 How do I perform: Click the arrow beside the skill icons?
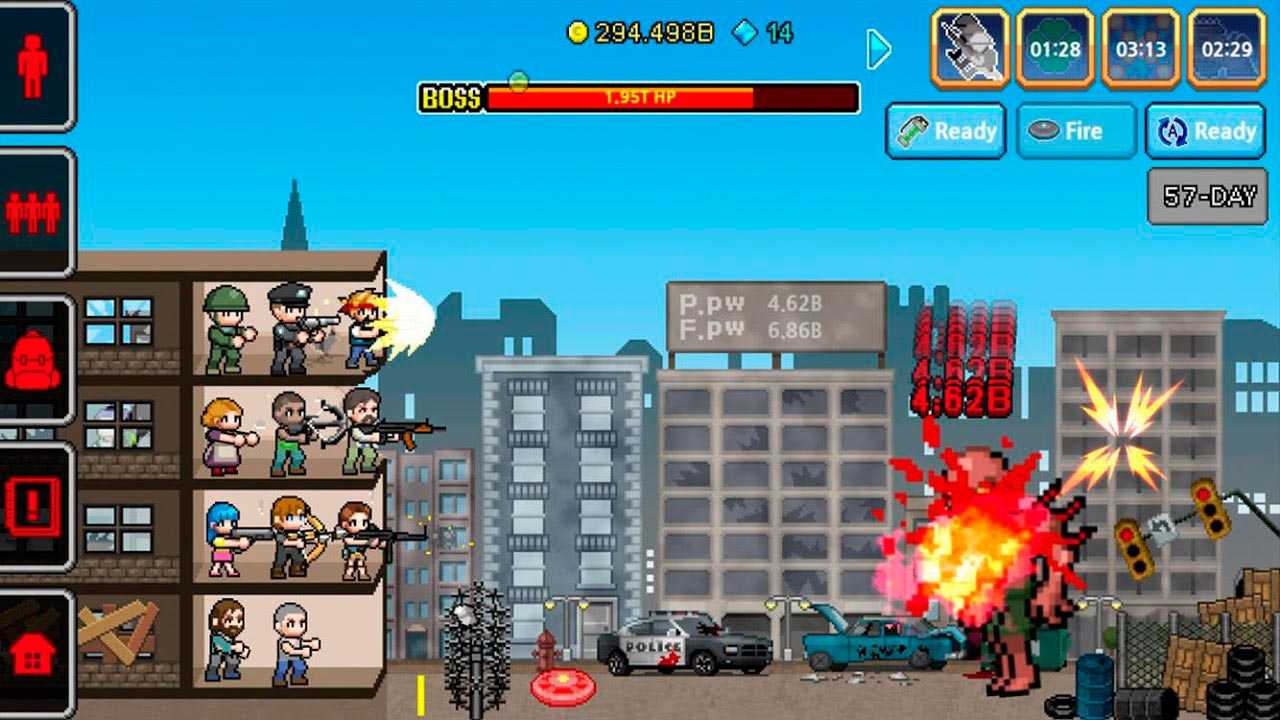click(x=878, y=48)
